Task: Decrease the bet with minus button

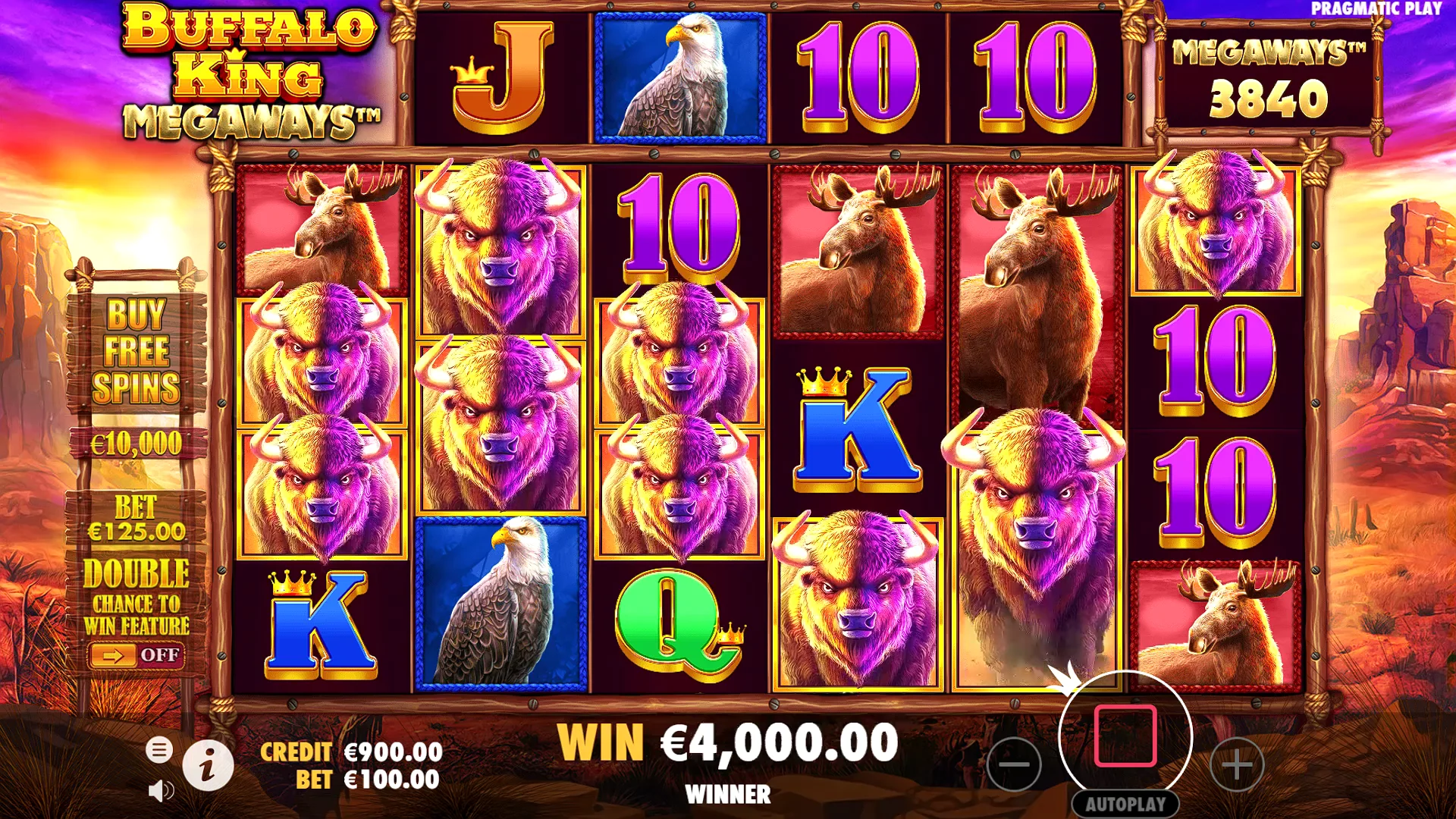Action: (x=1014, y=764)
